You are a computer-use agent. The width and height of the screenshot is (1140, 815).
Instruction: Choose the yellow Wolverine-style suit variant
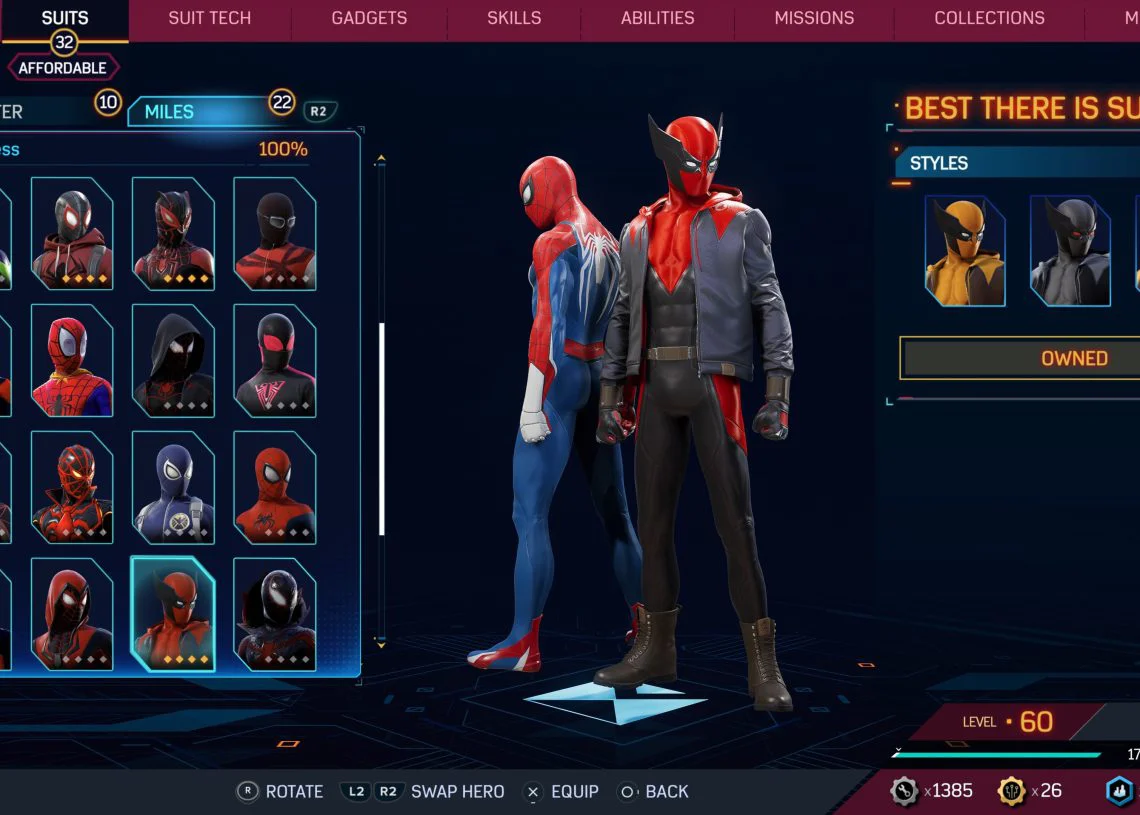[x=965, y=251]
